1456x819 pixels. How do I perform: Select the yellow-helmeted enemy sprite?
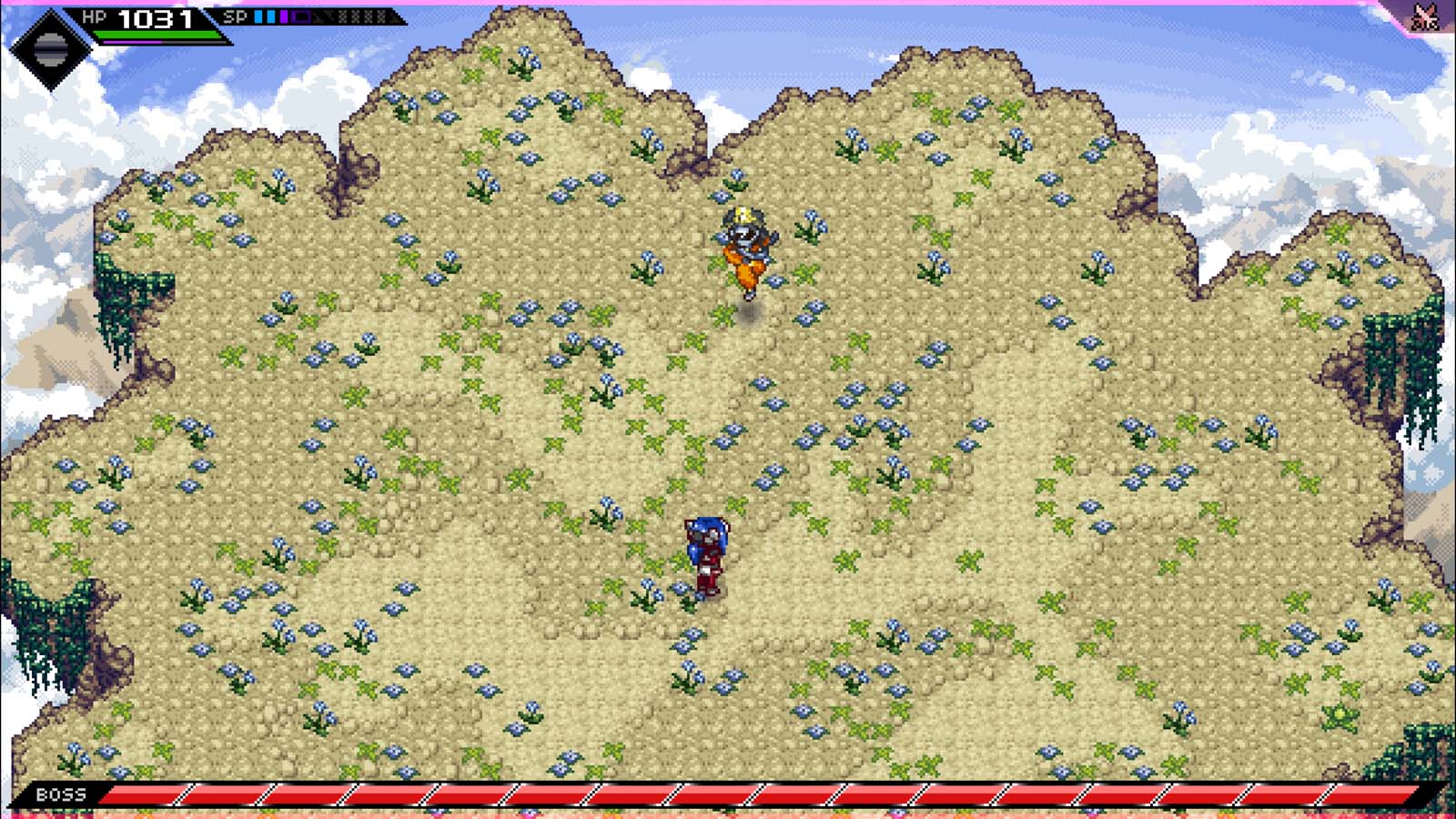pos(744,246)
